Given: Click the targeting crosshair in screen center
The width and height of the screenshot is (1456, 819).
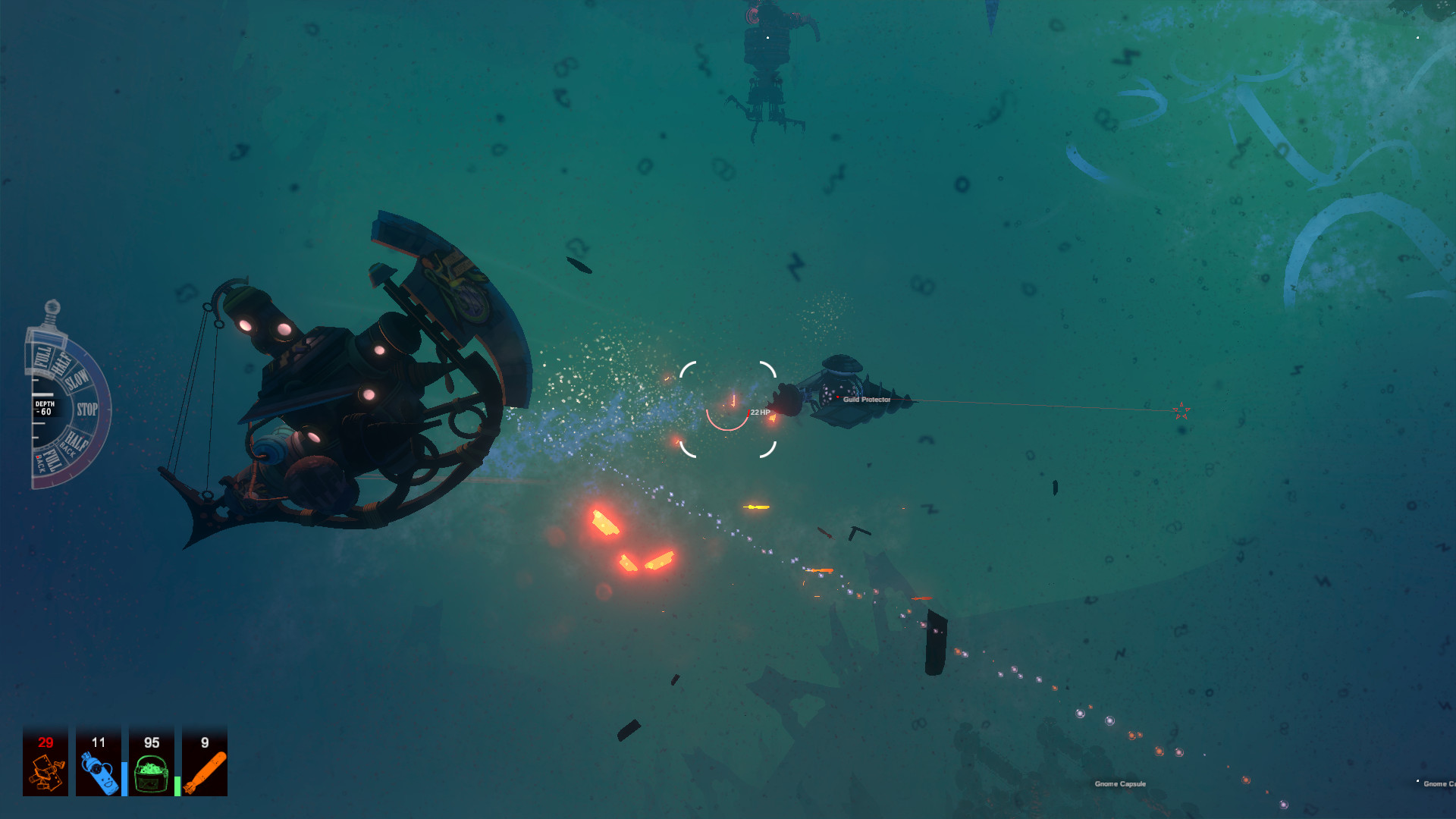Looking at the screenshot, I should click(x=729, y=409).
